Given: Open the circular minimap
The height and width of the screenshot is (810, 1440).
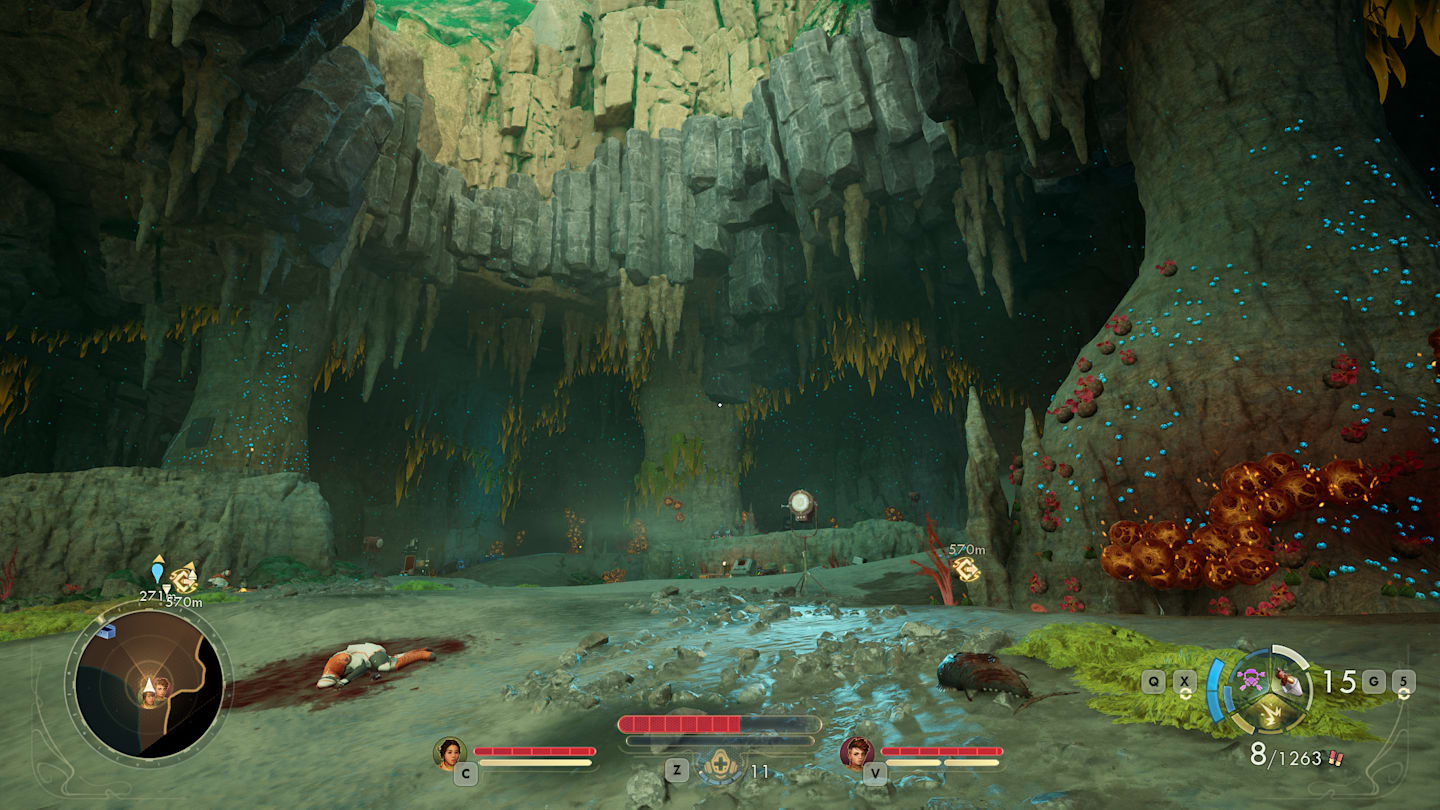Looking at the screenshot, I should [148, 685].
